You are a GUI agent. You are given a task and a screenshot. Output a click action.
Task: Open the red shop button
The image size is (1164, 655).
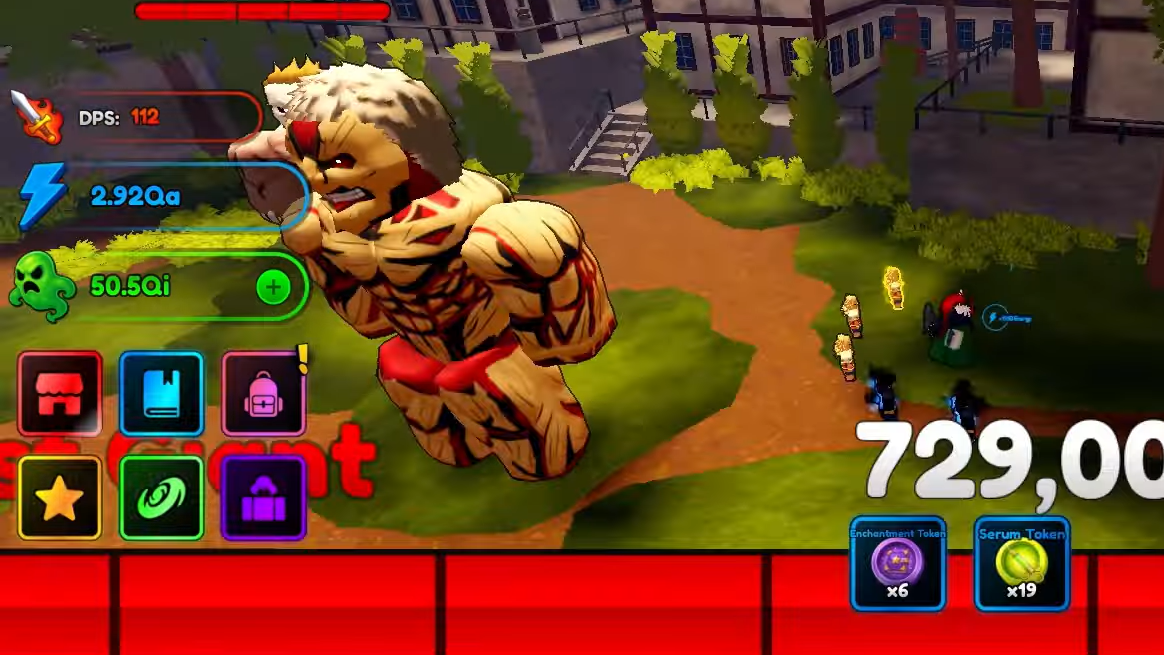coord(60,394)
